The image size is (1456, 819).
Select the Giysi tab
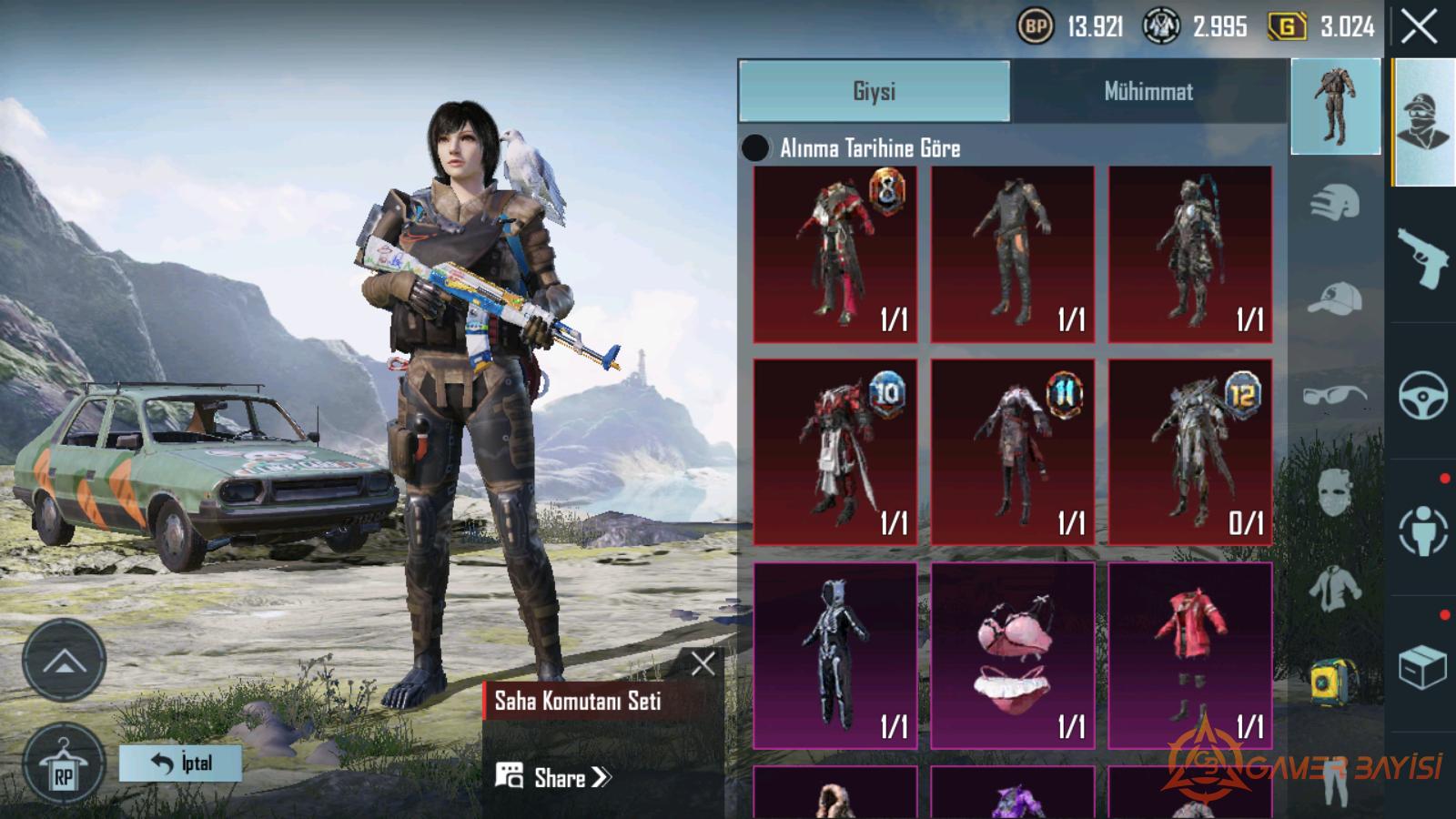click(875, 91)
